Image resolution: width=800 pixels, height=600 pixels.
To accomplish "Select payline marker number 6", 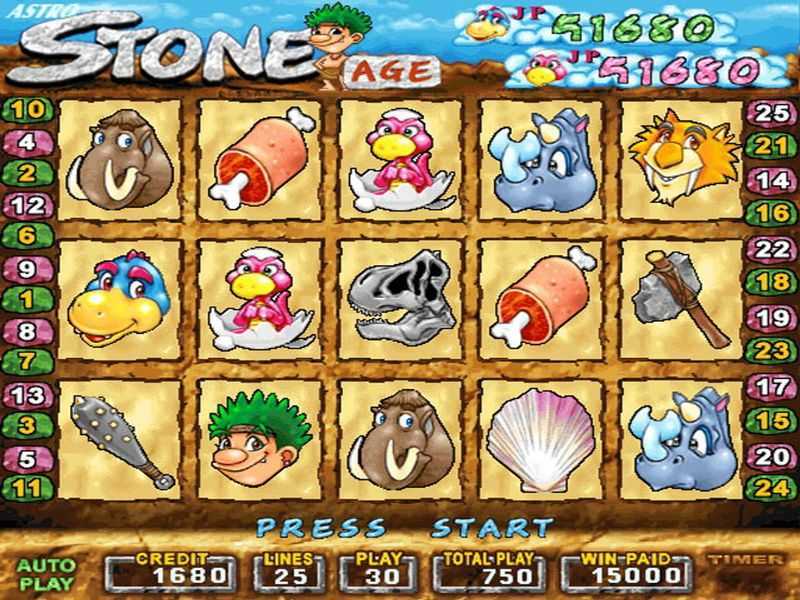I will pos(28,236).
